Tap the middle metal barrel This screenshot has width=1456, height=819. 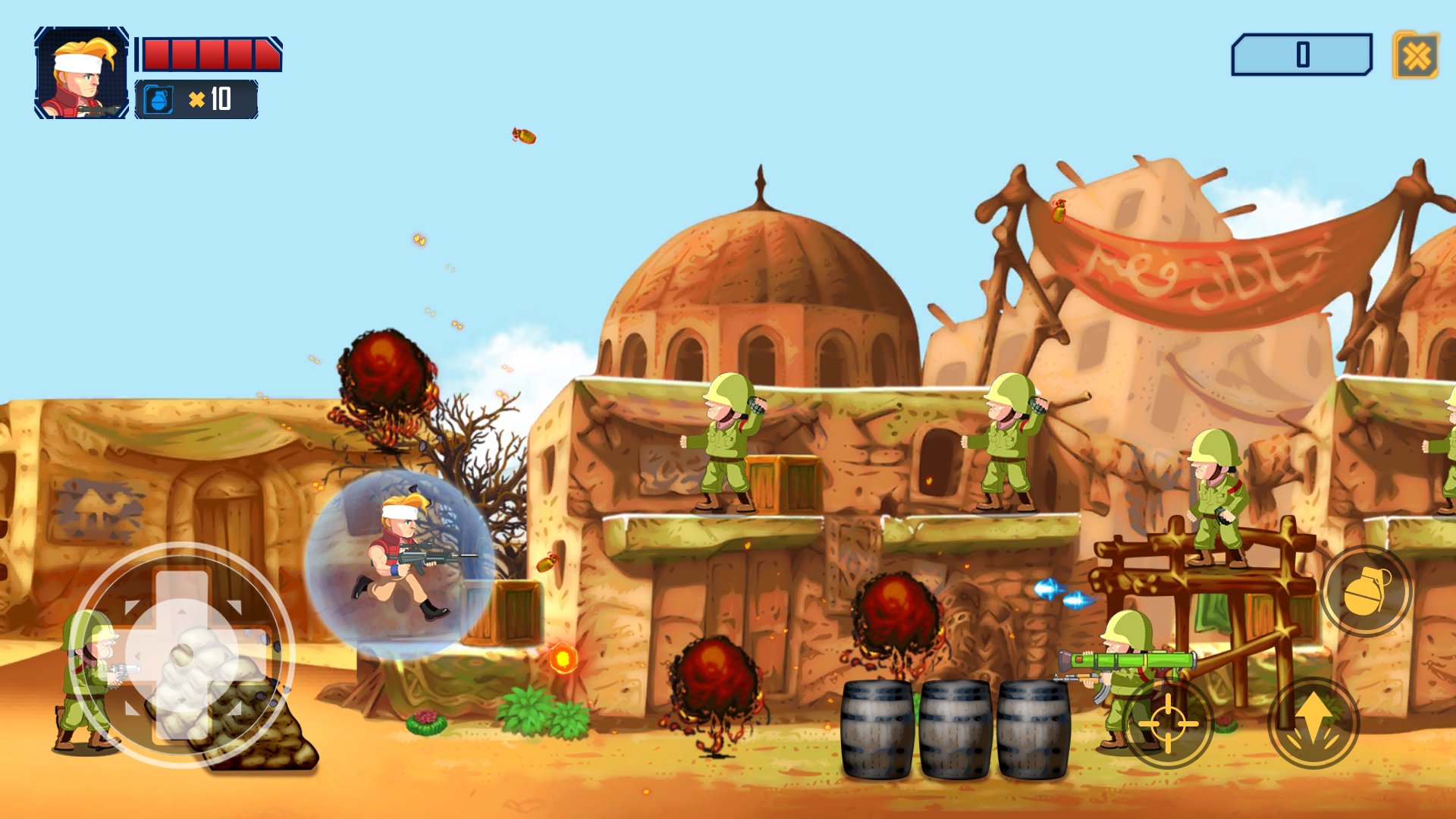pos(955,728)
